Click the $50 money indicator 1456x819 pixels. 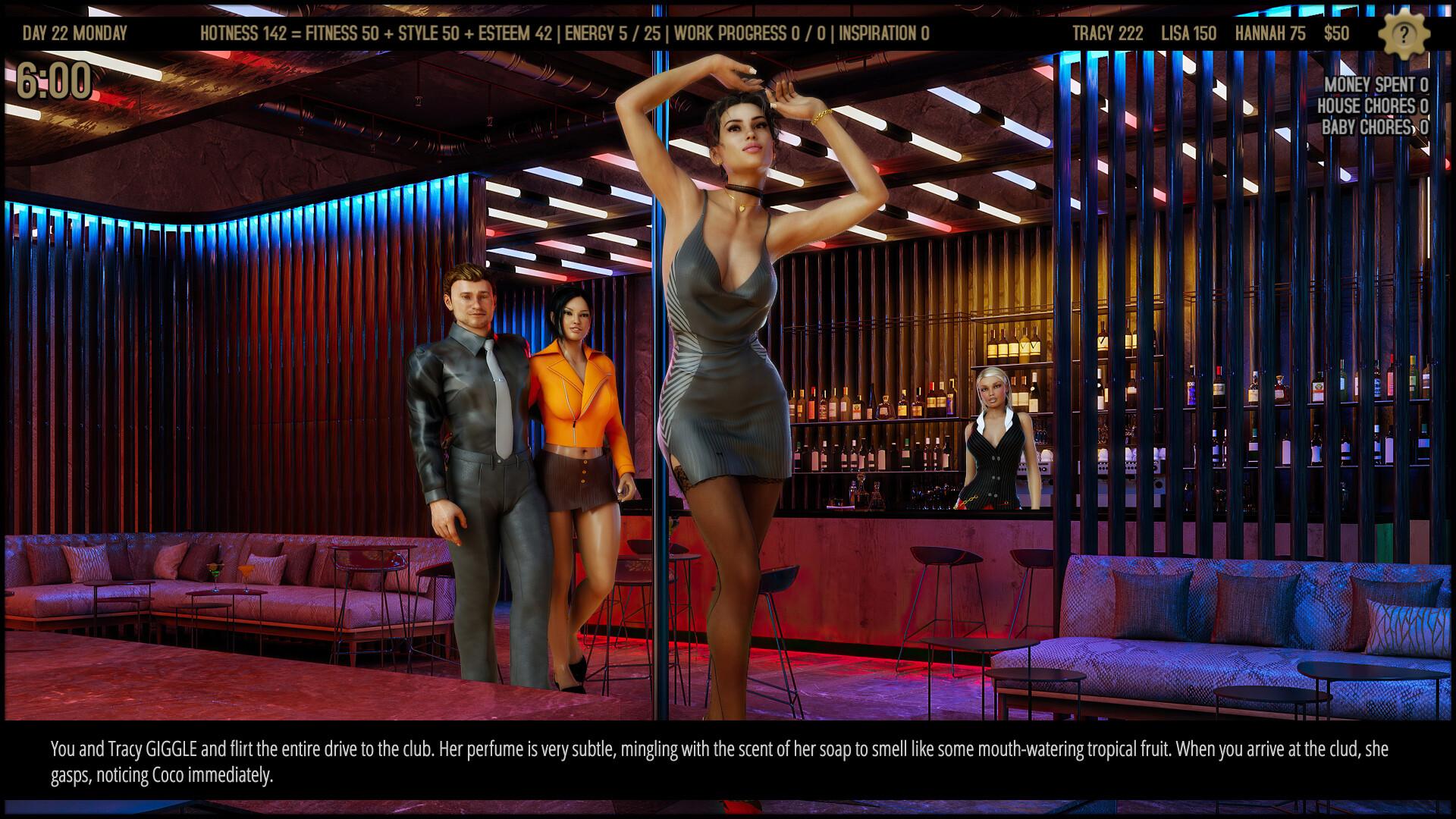click(1335, 33)
